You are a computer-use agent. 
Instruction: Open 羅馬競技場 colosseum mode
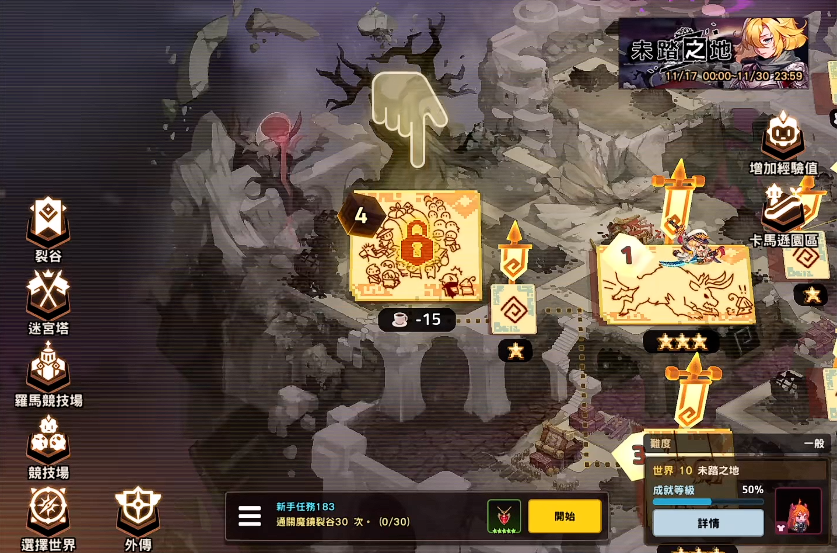click(48, 371)
